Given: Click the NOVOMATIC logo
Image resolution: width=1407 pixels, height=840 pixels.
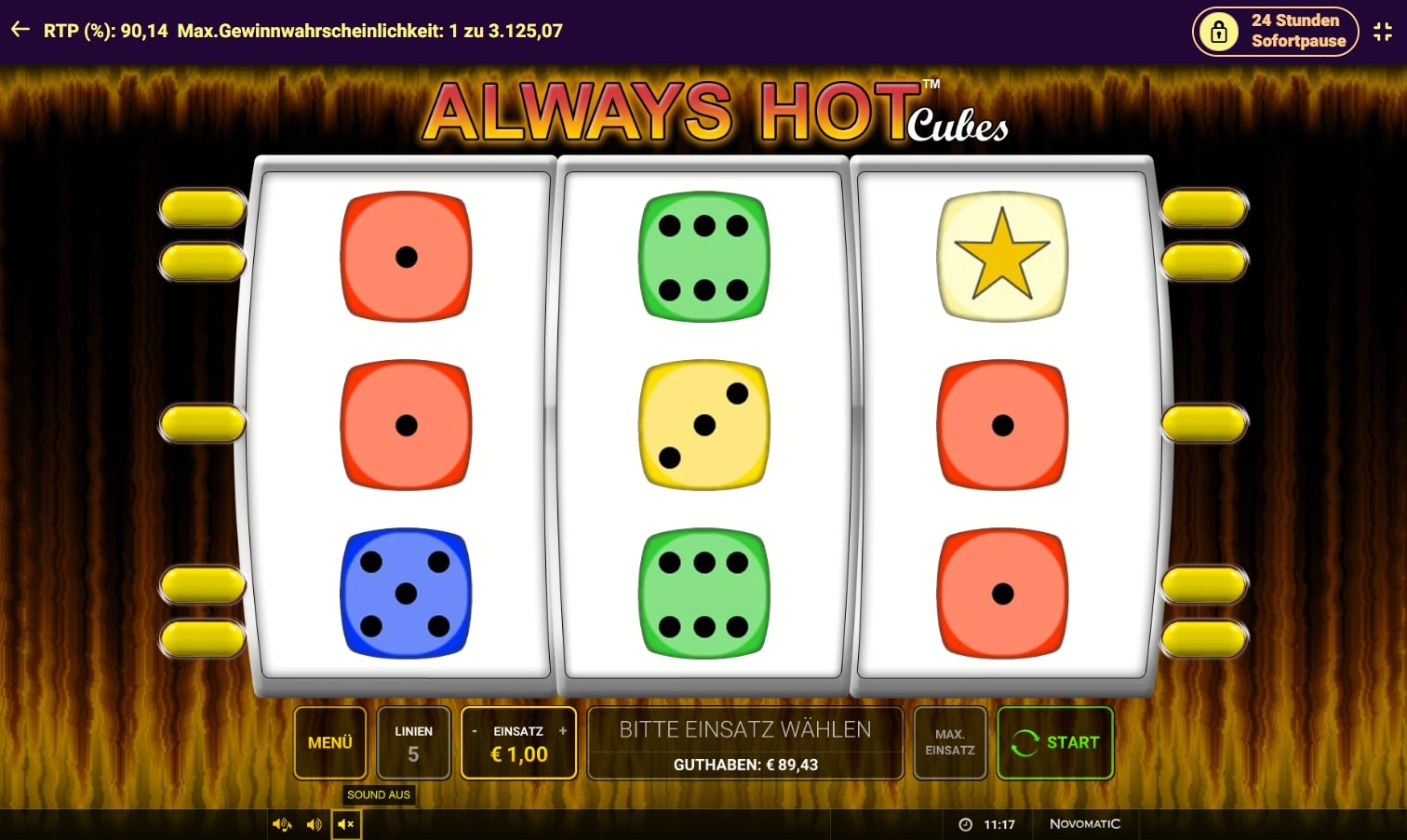Looking at the screenshot, I should 1085,824.
